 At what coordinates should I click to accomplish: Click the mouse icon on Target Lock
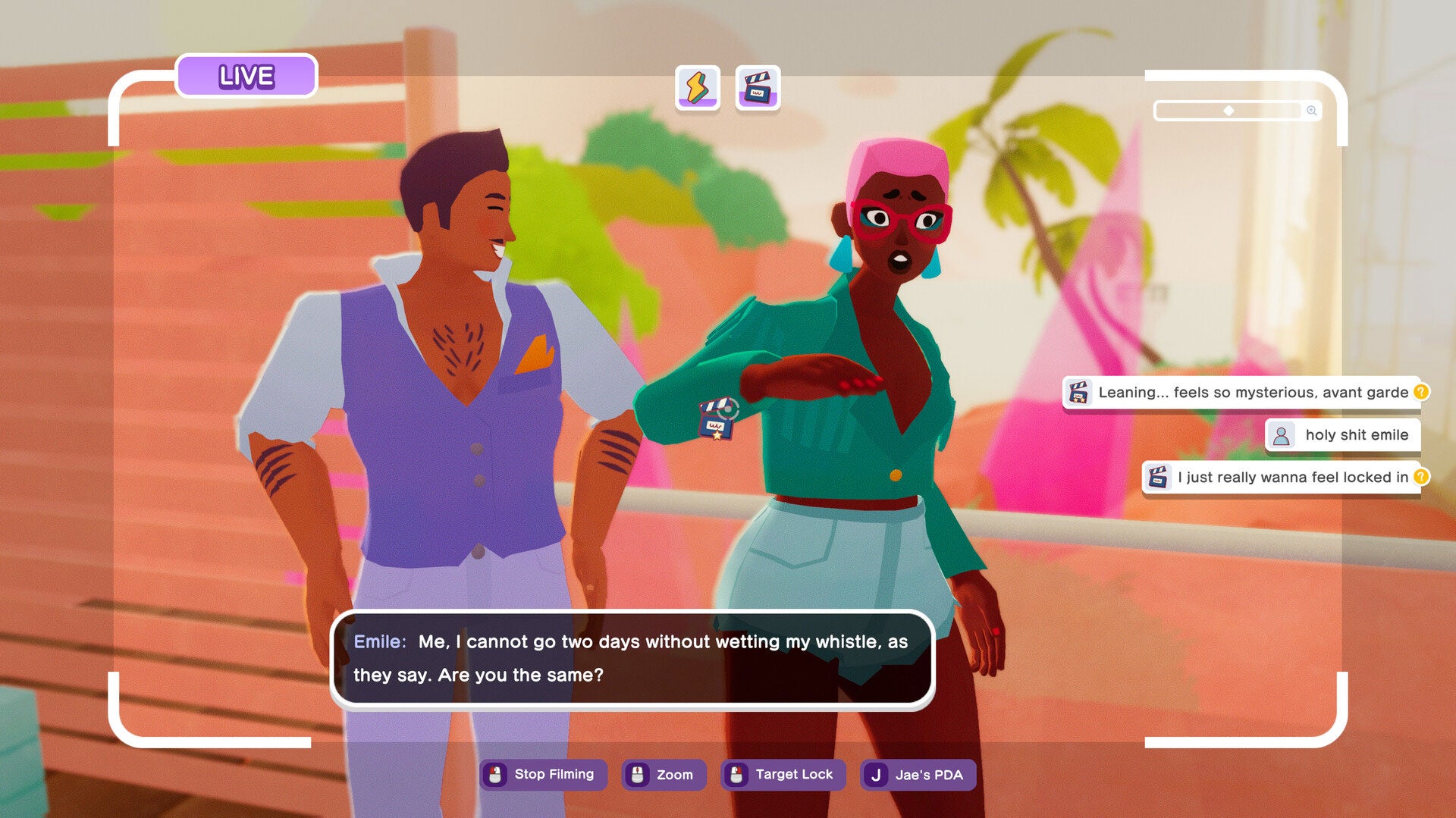point(736,775)
